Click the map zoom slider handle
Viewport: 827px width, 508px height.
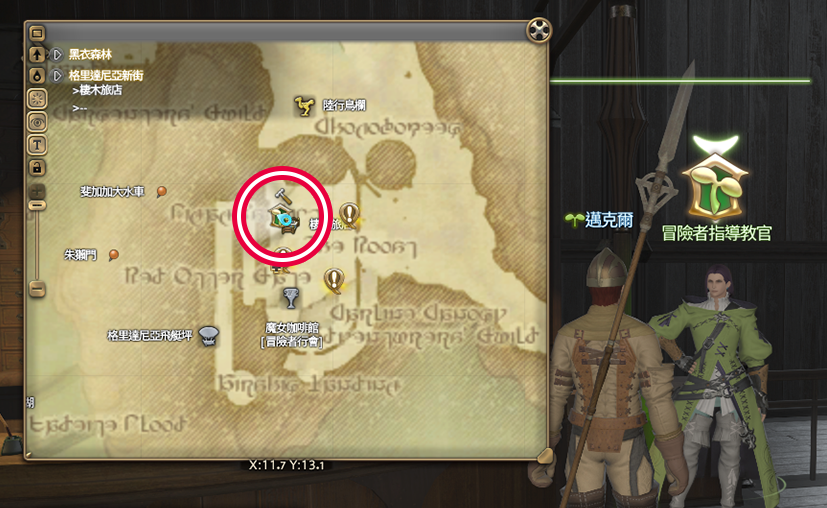(37, 204)
